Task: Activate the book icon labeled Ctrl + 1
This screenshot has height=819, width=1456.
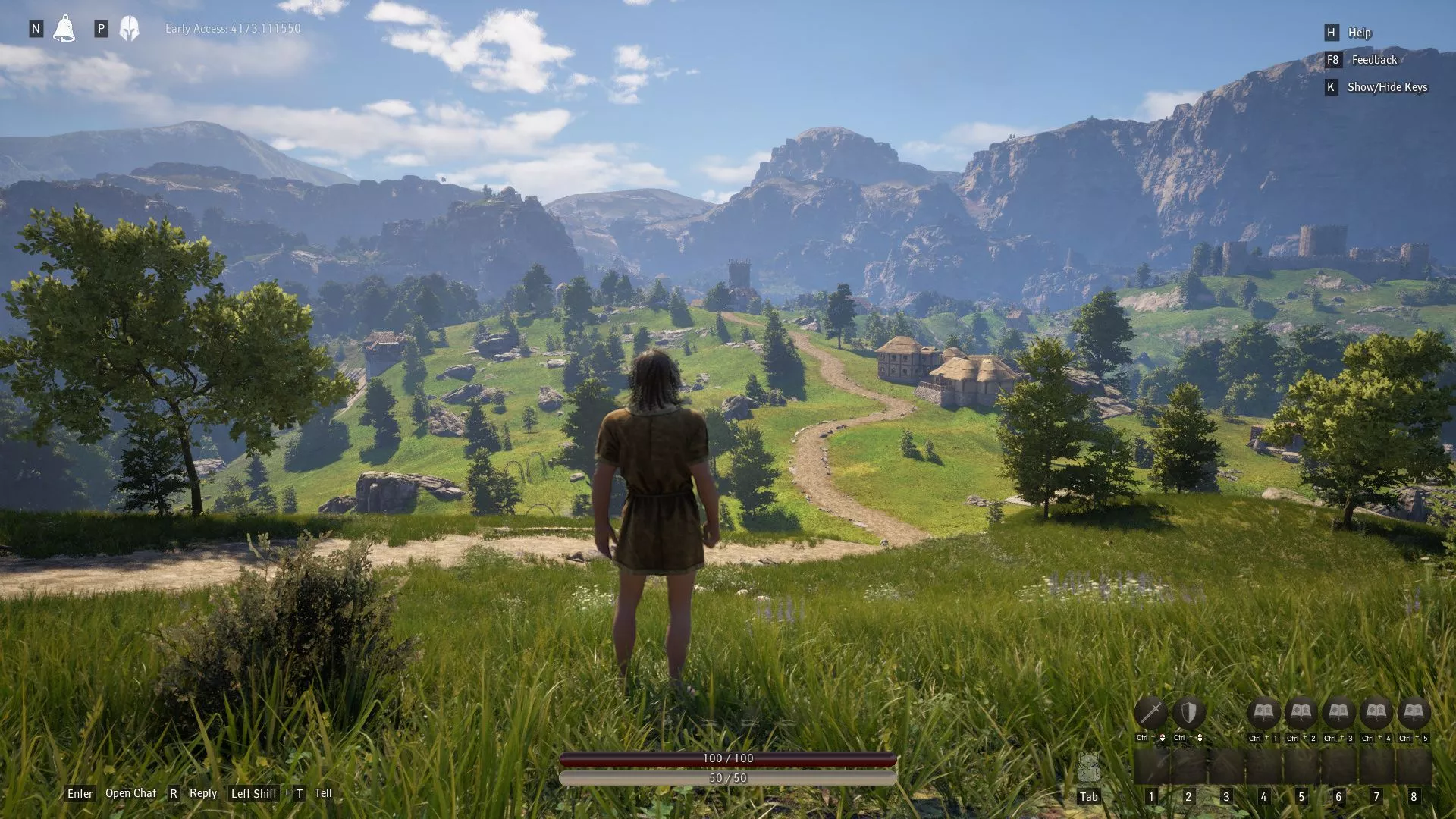Action: [x=1263, y=713]
